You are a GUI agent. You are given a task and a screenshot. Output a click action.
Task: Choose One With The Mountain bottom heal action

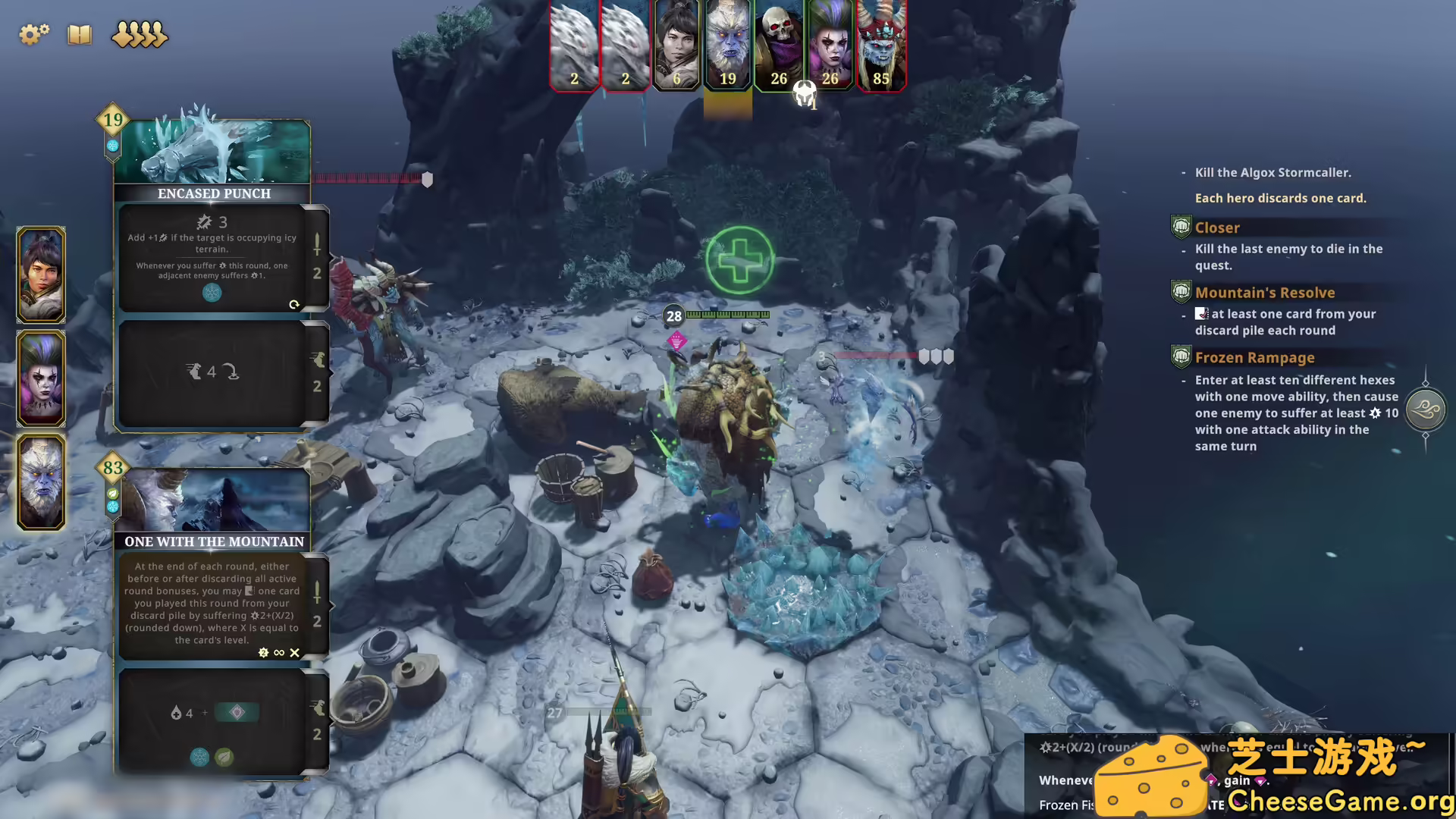point(212,720)
